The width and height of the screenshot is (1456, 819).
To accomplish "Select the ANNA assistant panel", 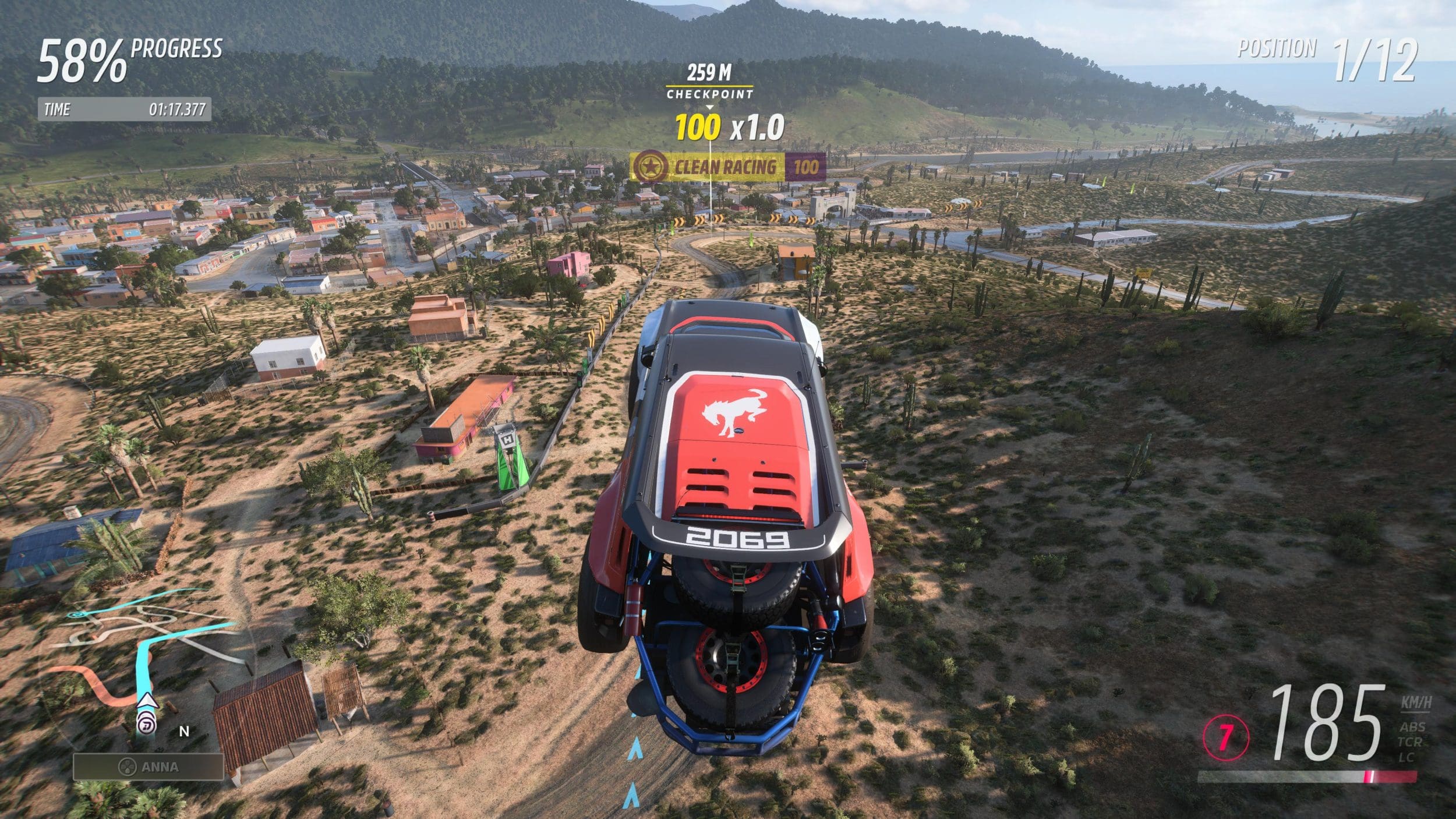I will [x=148, y=767].
